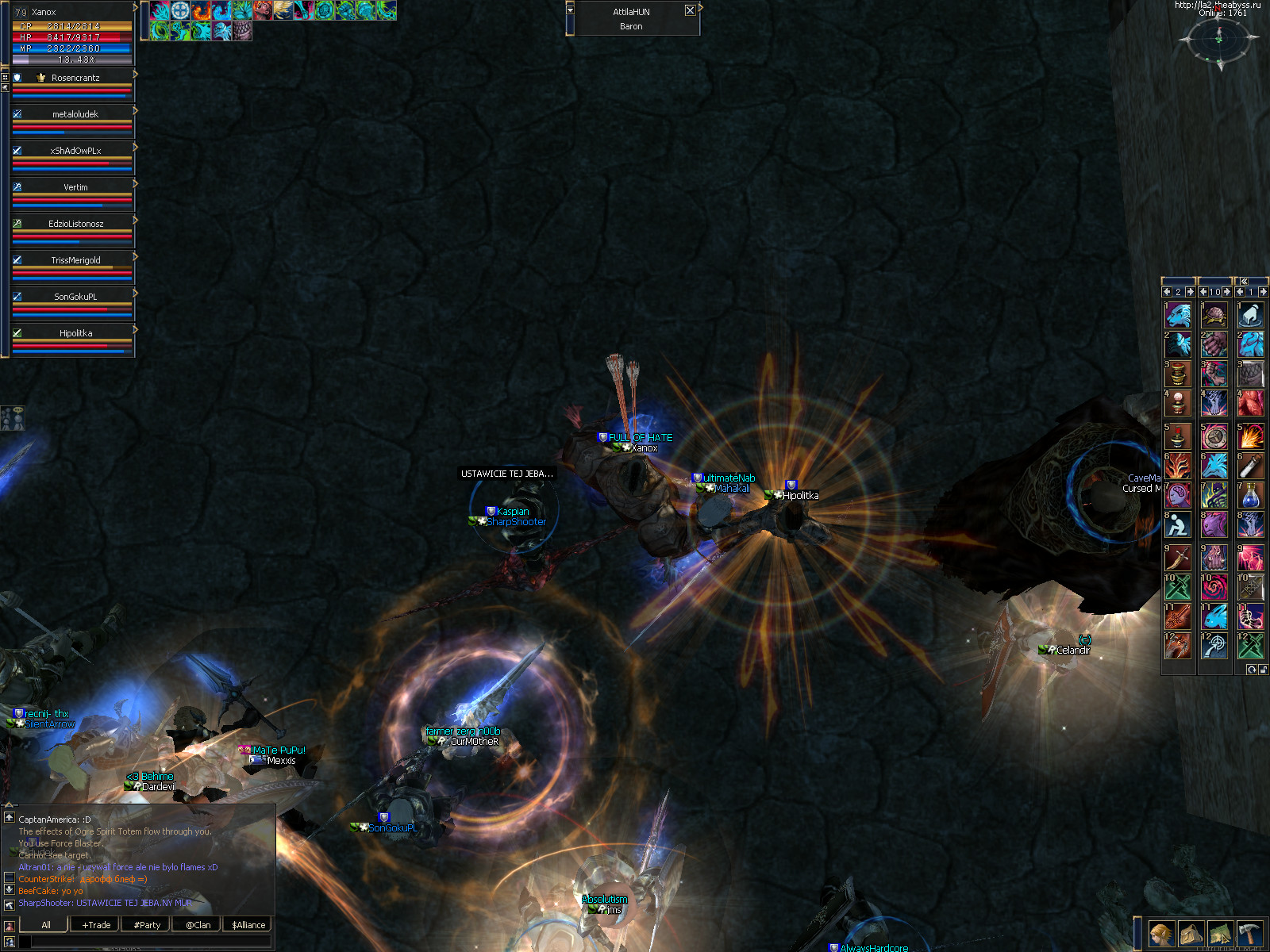
Task: Select party member TrissMerigold
Action: [x=75, y=260]
